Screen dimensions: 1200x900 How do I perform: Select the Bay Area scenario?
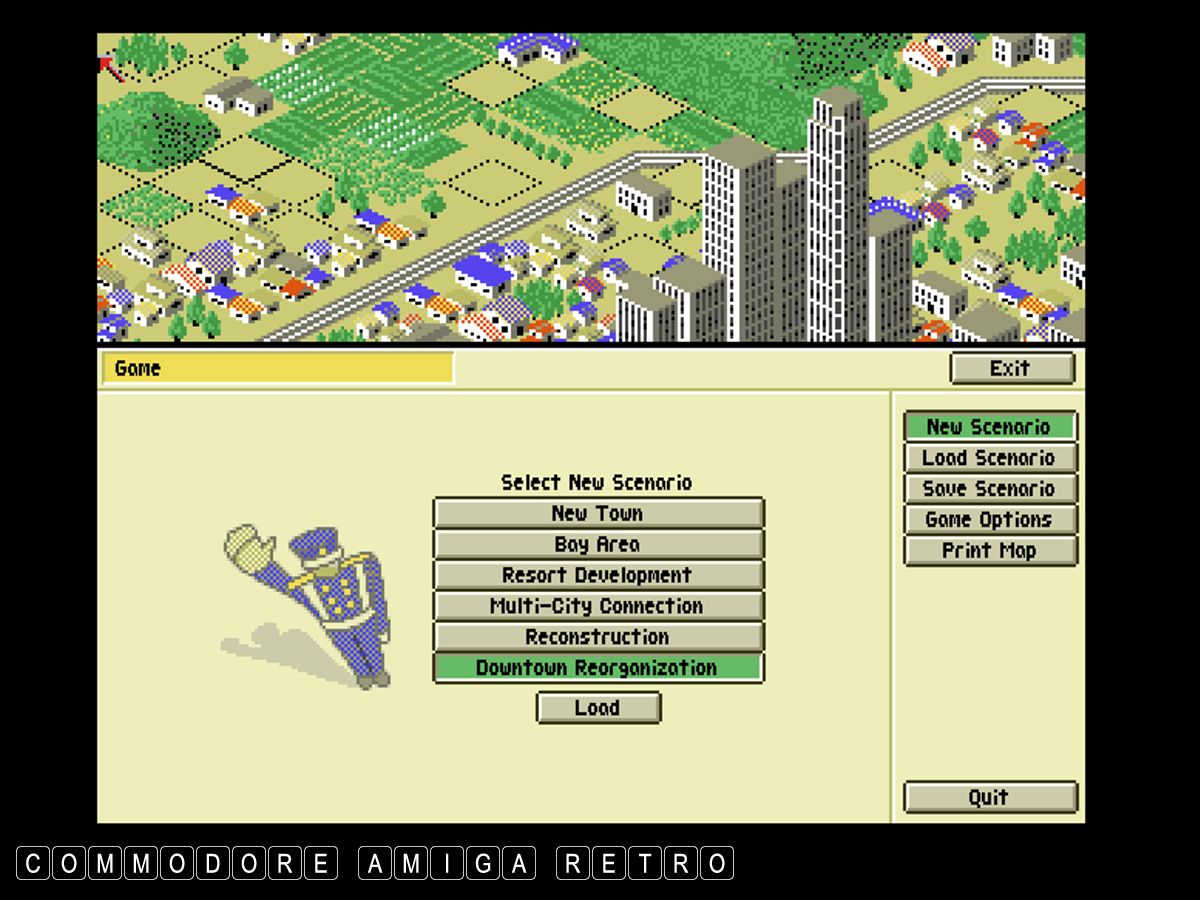click(x=597, y=545)
